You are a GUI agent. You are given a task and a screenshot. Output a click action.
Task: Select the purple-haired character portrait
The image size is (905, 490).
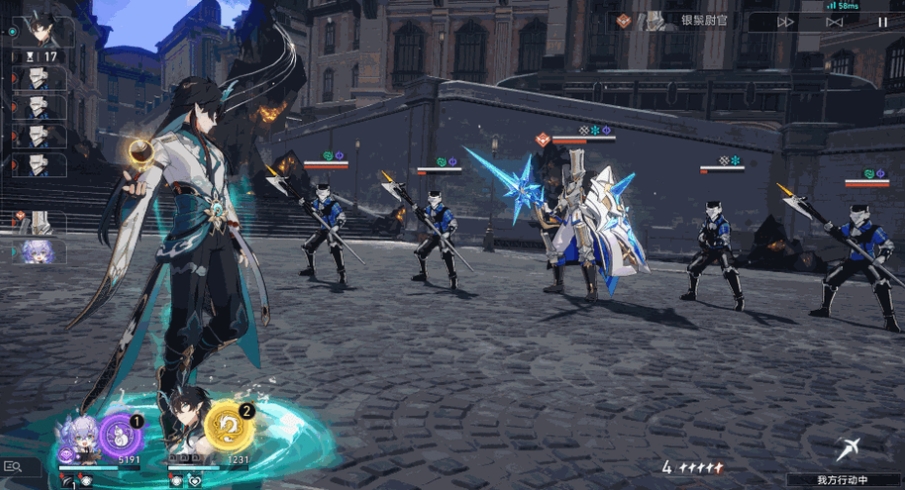[x=80, y=438]
